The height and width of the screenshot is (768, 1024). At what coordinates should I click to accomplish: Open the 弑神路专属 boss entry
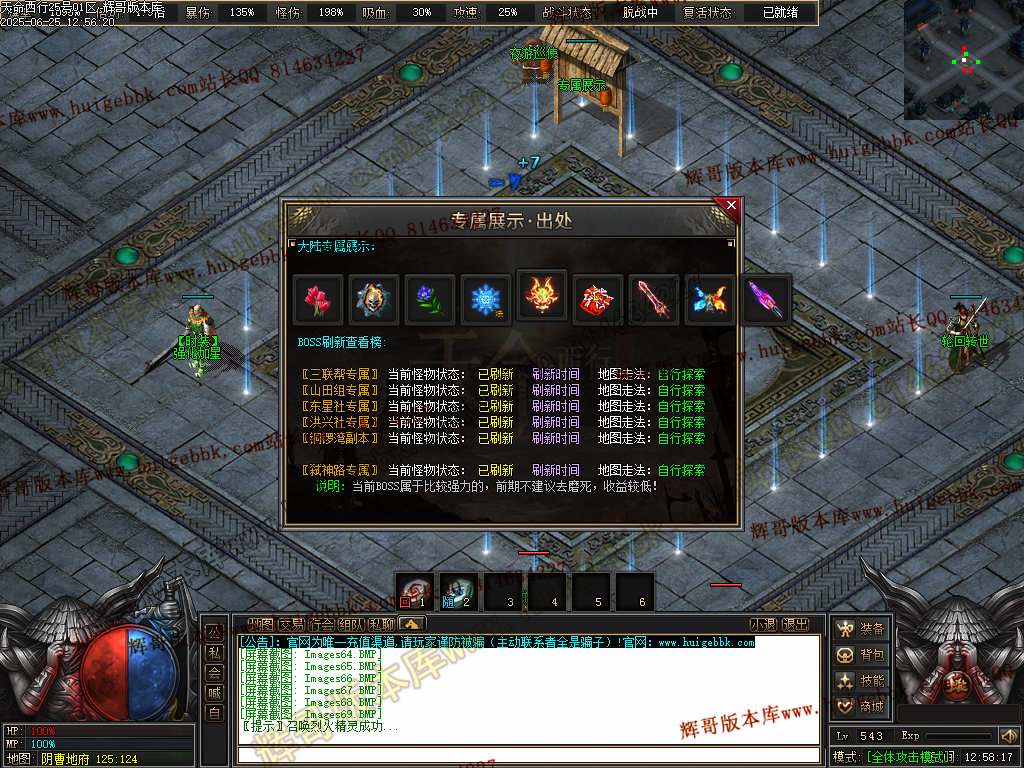tap(341, 470)
